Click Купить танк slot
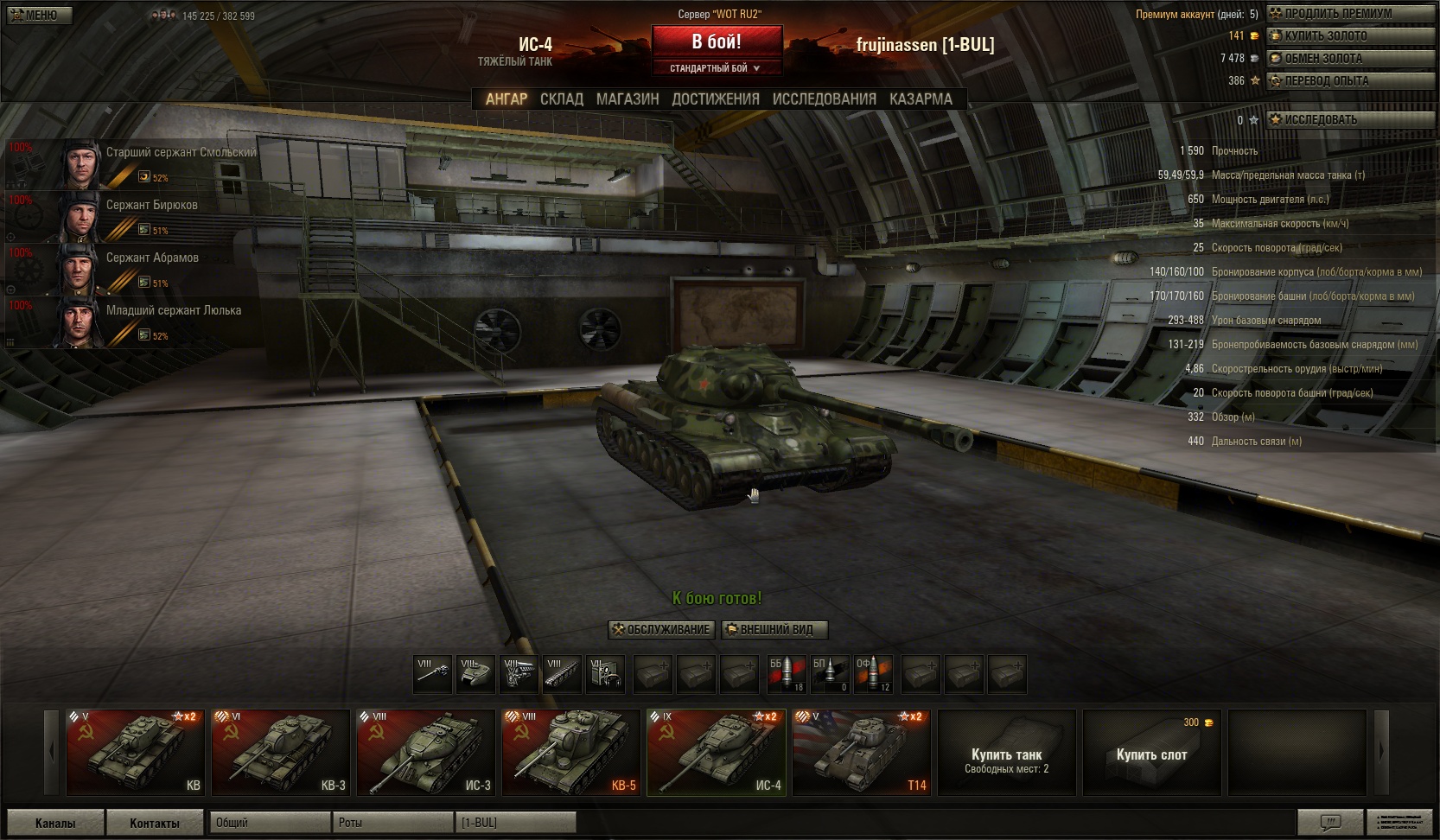This screenshot has width=1440, height=840. 1007,752
